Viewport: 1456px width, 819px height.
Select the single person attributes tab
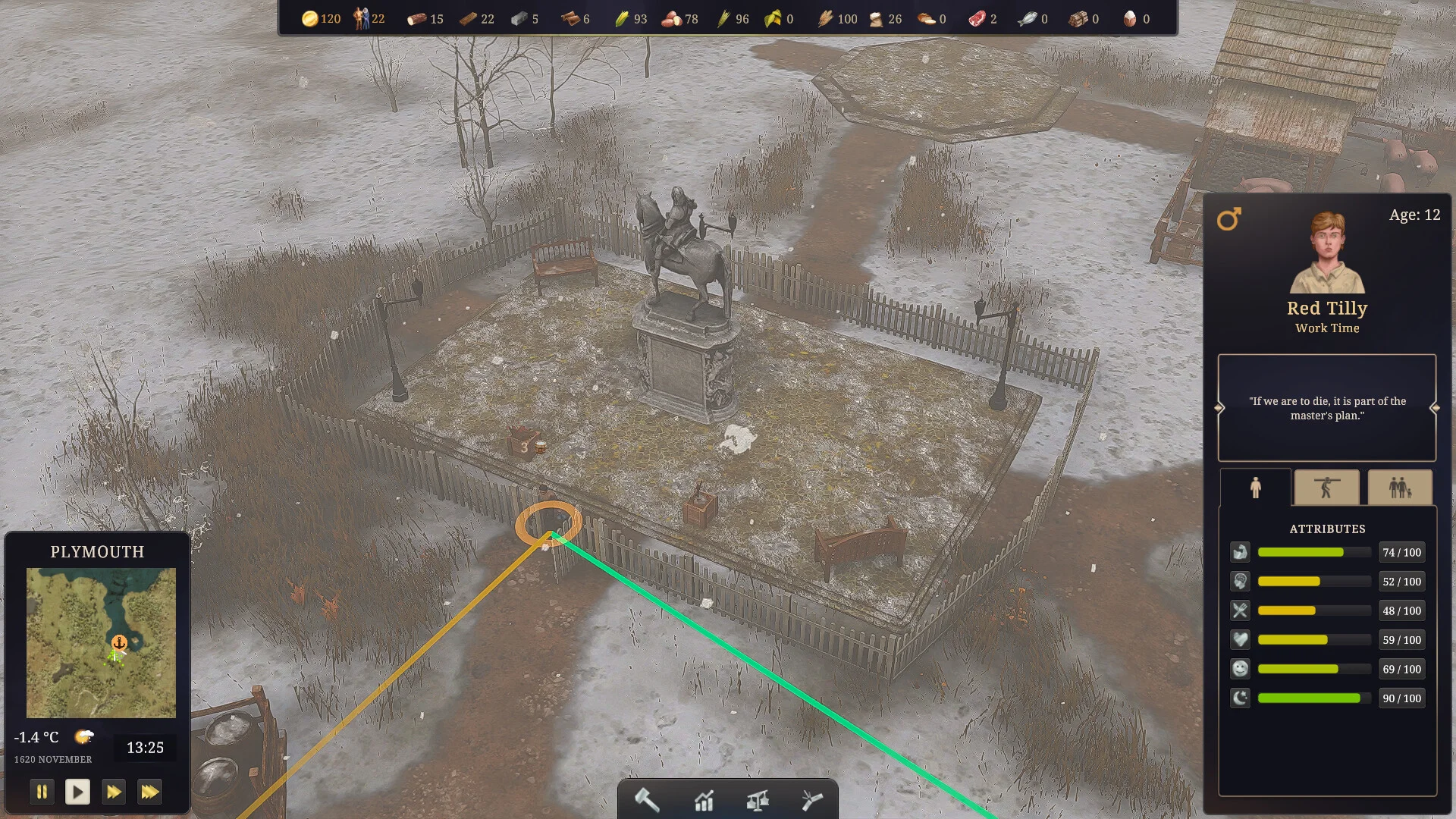point(1255,488)
